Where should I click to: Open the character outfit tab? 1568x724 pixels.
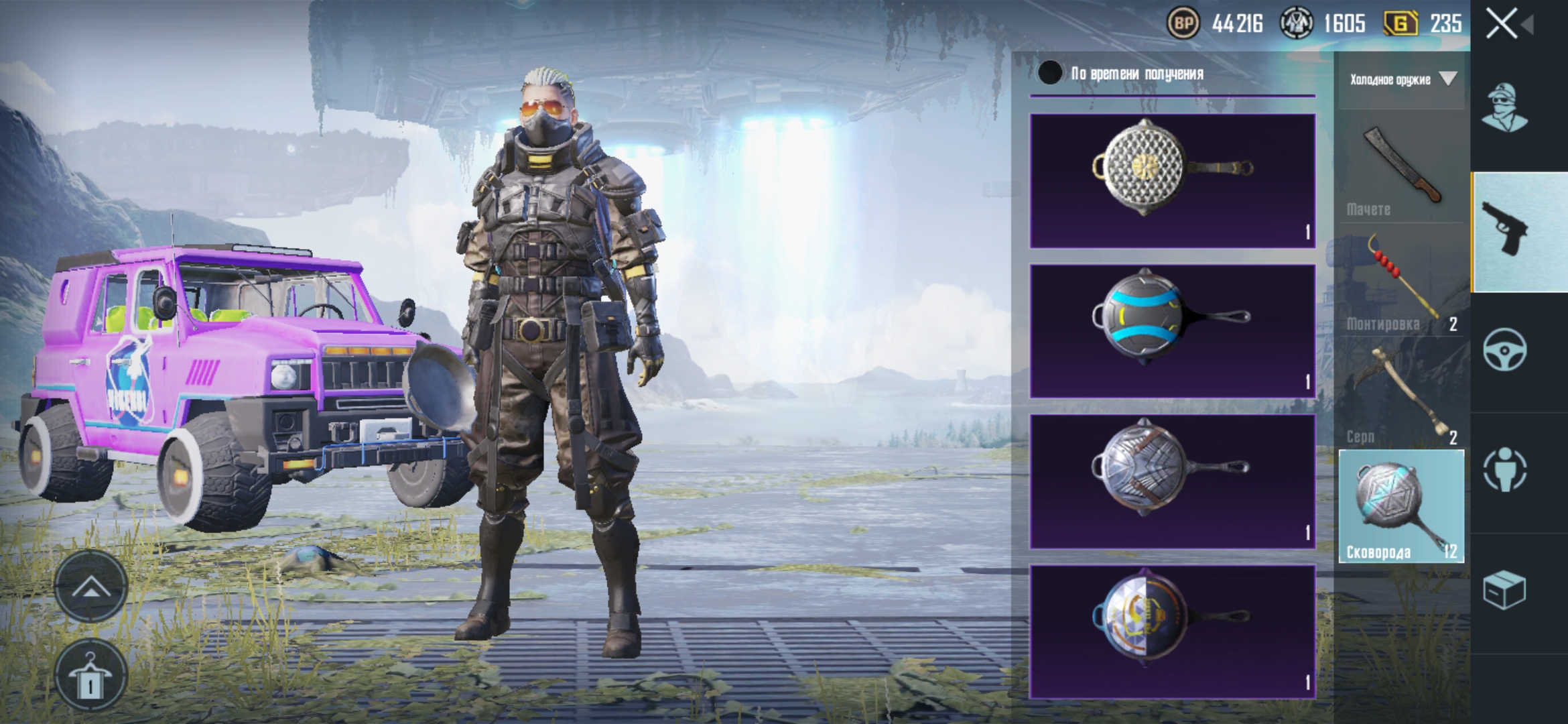point(1504,107)
